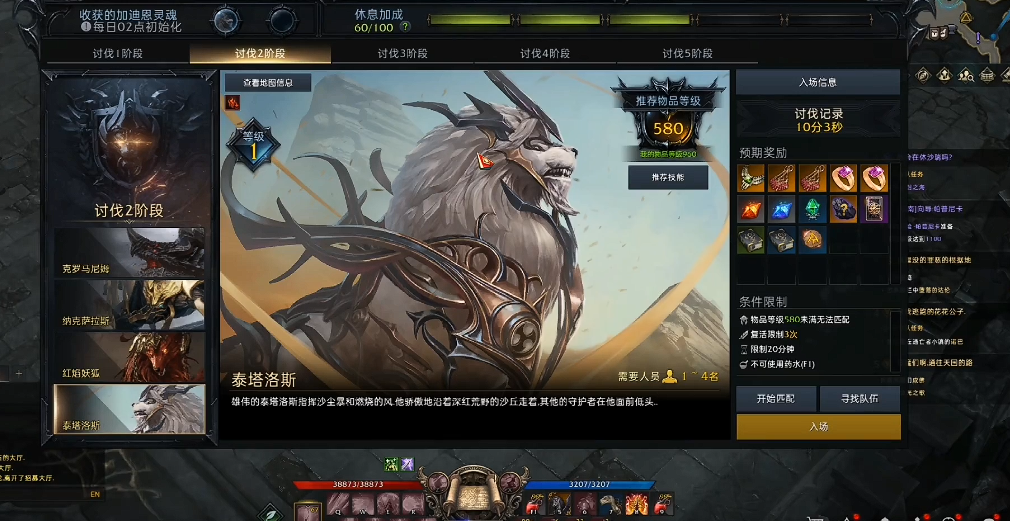Inspect the blue crystal reward icon
Screen dimensions: 1010x521
point(783,209)
